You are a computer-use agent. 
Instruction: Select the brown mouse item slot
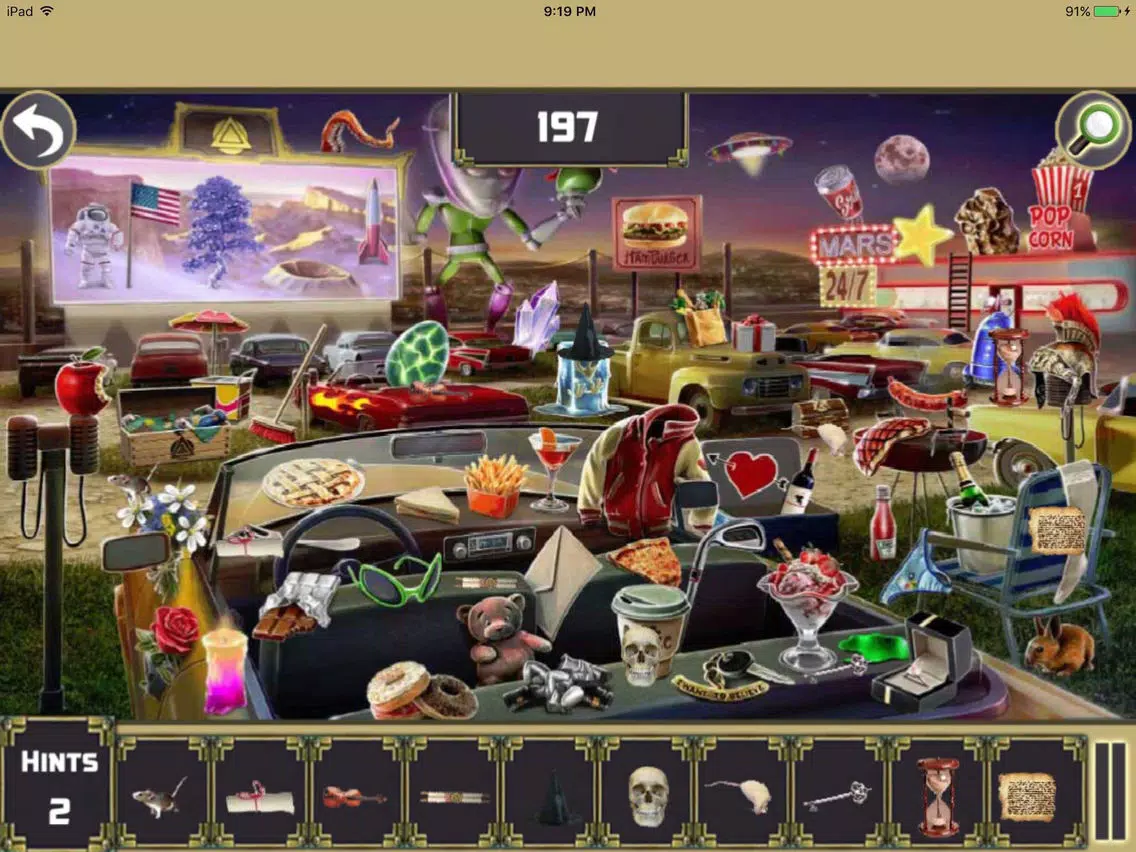point(161,795)
